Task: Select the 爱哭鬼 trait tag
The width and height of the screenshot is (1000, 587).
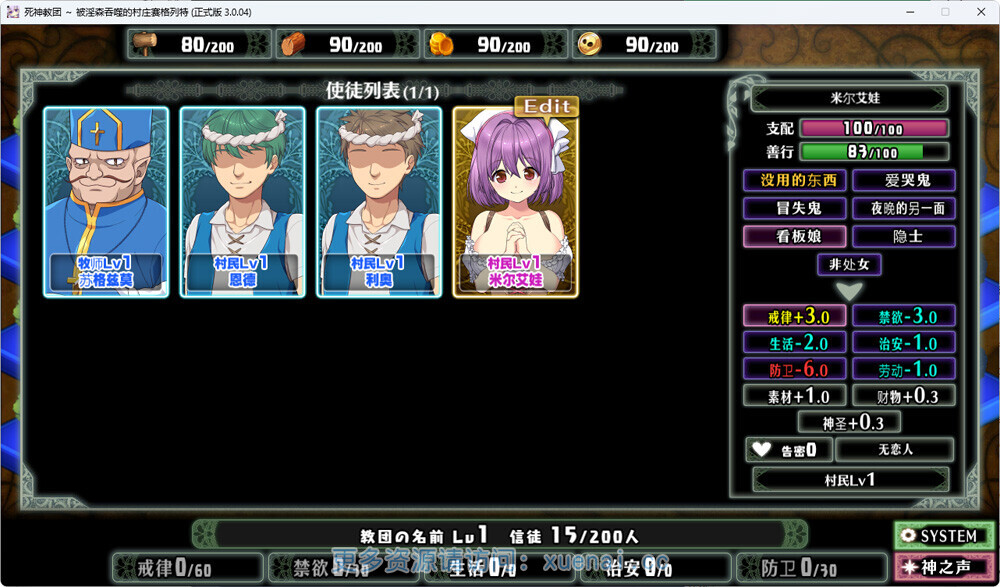Action: pos(904,180)
